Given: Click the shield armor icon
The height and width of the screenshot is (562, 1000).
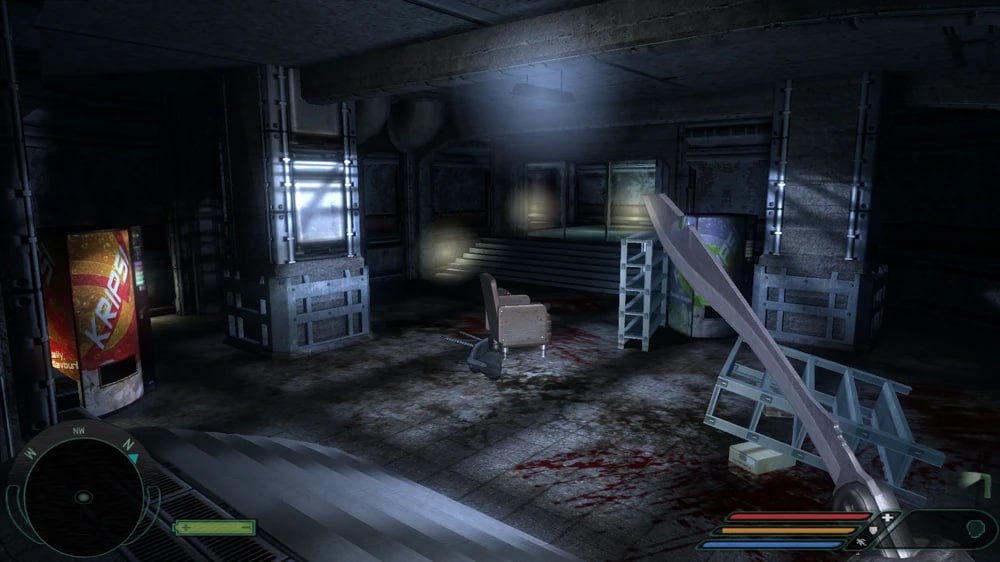Looking at the screenshot, I should point(872,530).
